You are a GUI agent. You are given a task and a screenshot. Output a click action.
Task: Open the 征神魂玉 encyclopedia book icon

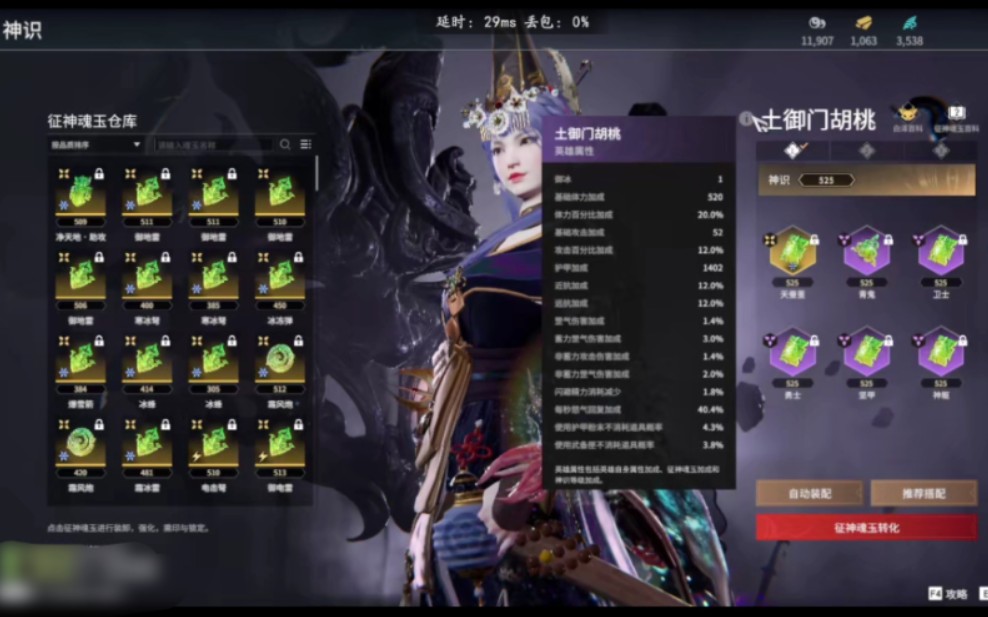point(956,116)
